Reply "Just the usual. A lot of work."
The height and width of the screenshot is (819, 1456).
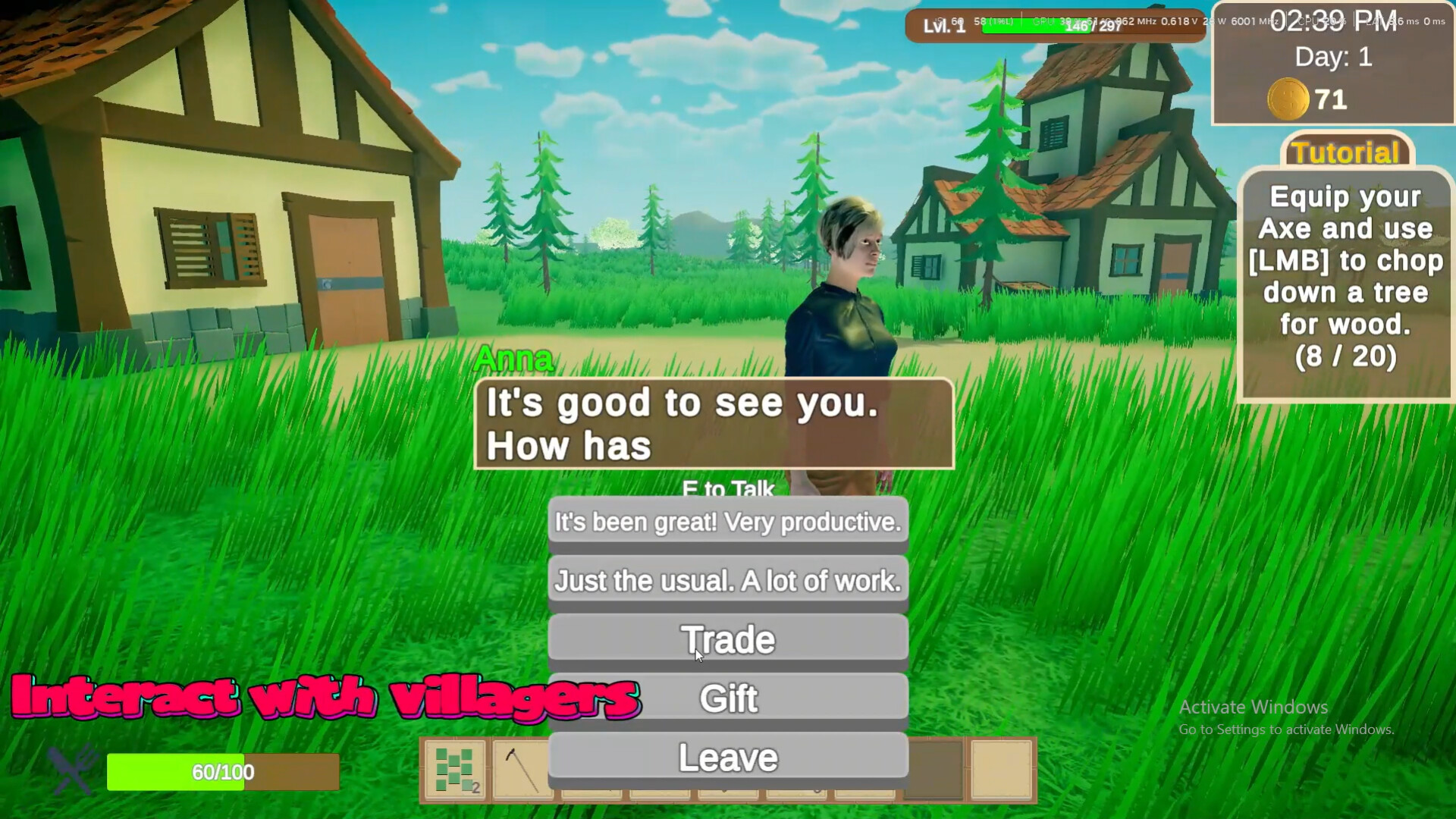pyautogui.click(x=726, y=580)
